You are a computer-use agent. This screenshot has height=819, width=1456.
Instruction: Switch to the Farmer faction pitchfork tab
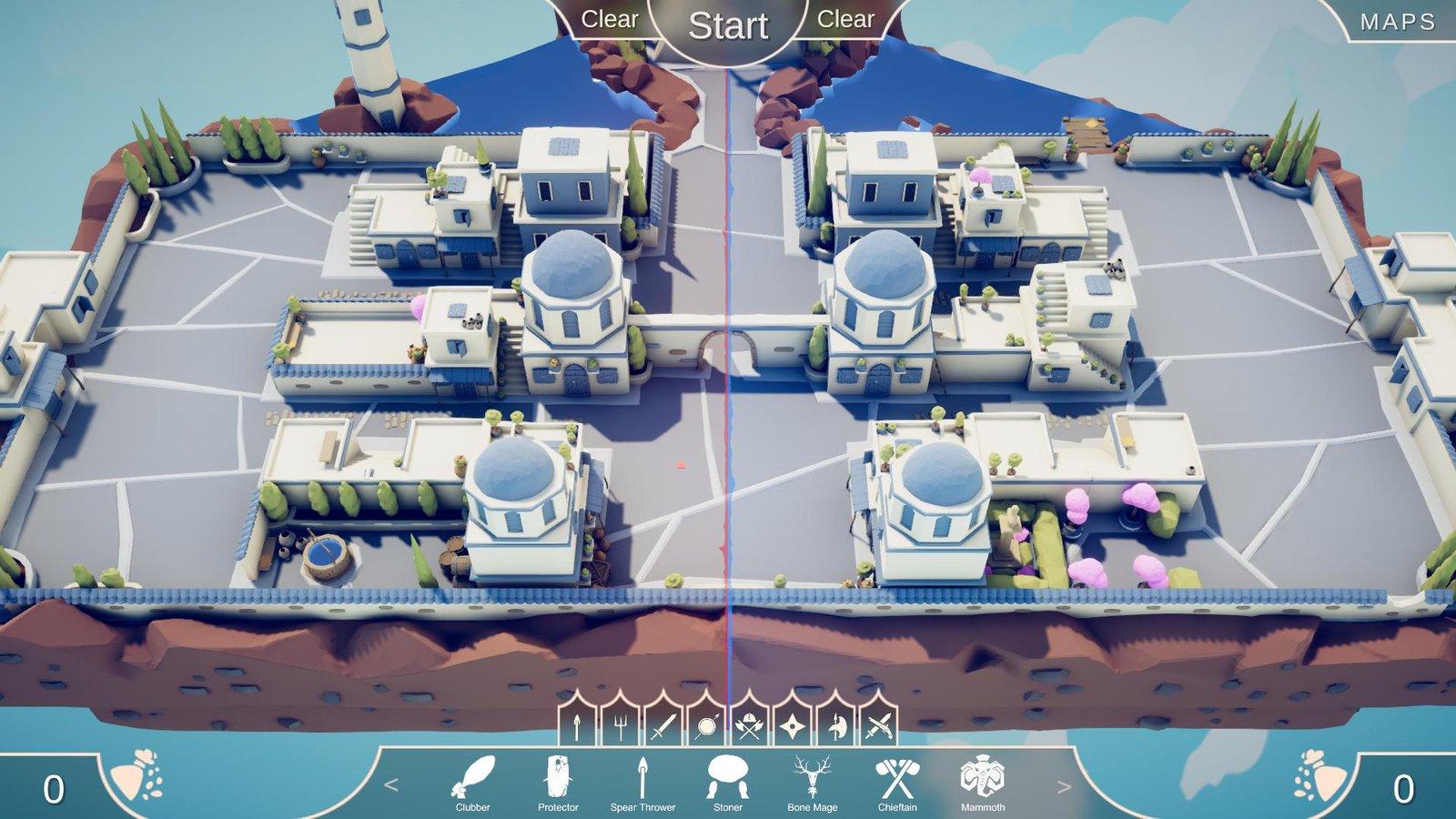click(x=621, y=726)
